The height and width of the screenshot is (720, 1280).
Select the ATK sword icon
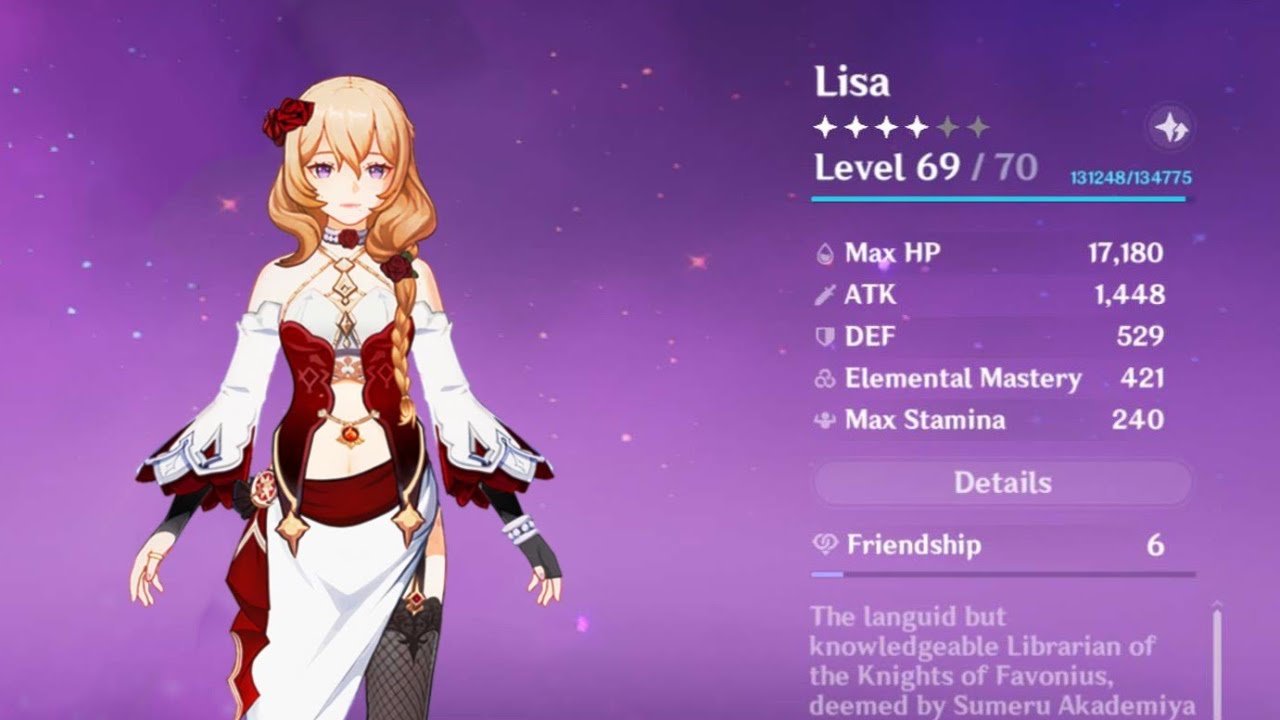[823, 295]
